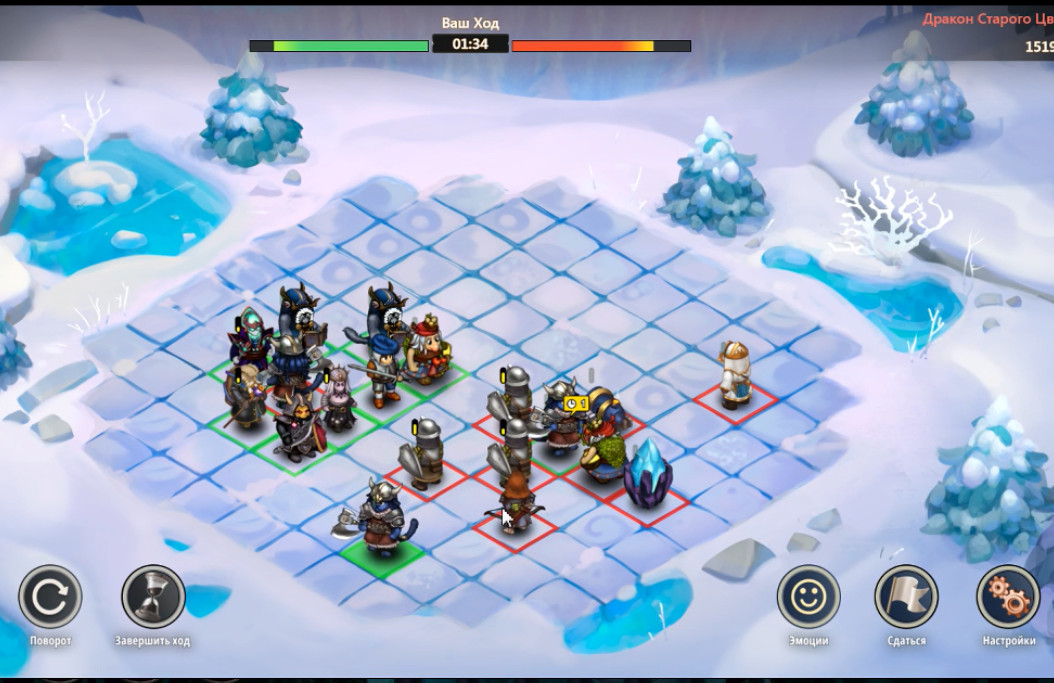Choose the axe viking standing alone on green tile

pyautogui.click(x=381, y=517)
